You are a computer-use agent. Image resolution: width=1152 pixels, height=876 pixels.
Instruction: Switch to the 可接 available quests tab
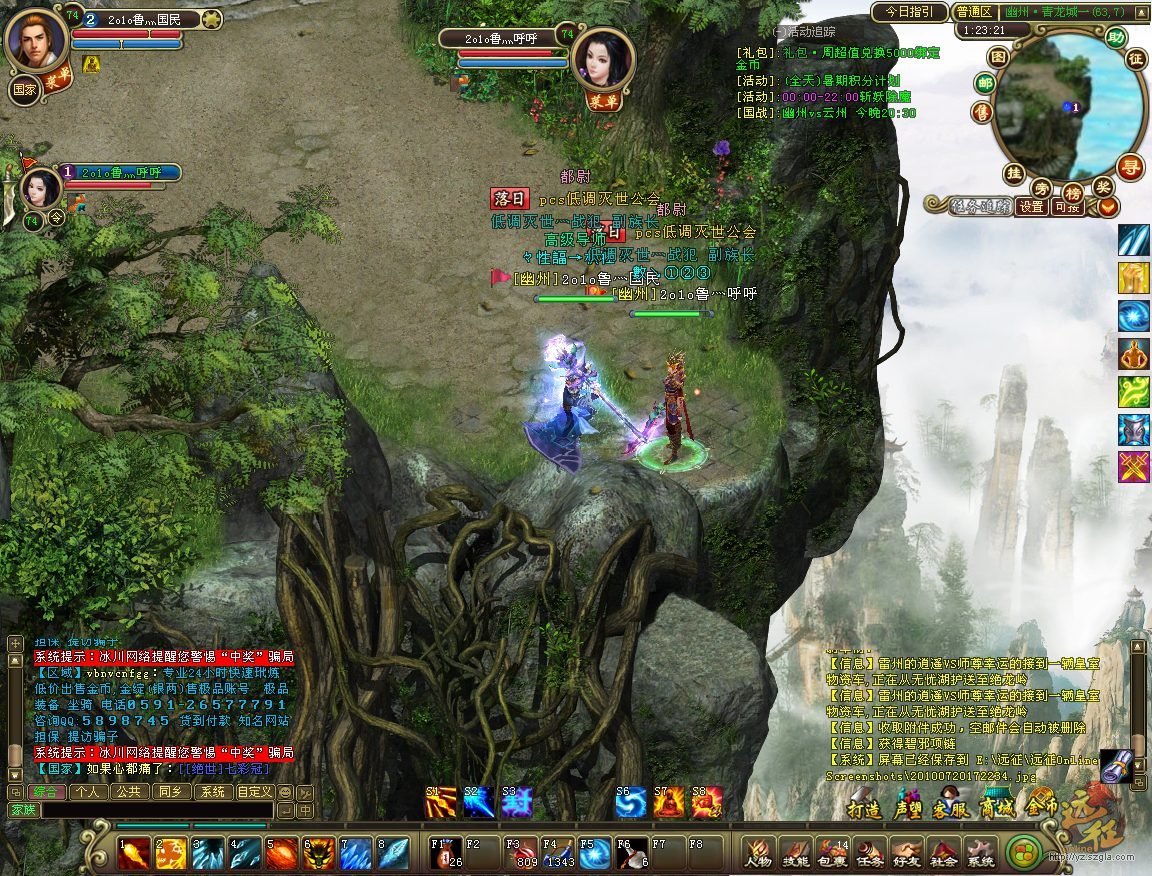[1066, 207]
